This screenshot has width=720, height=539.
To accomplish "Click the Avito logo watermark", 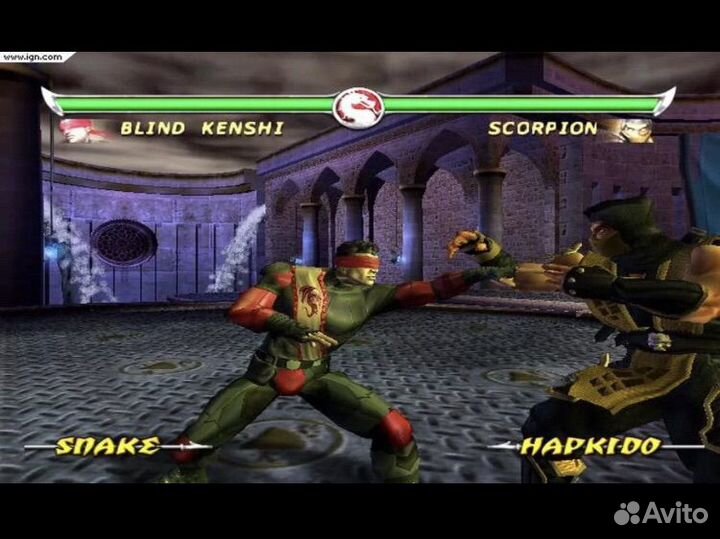I will pos(661,513).
